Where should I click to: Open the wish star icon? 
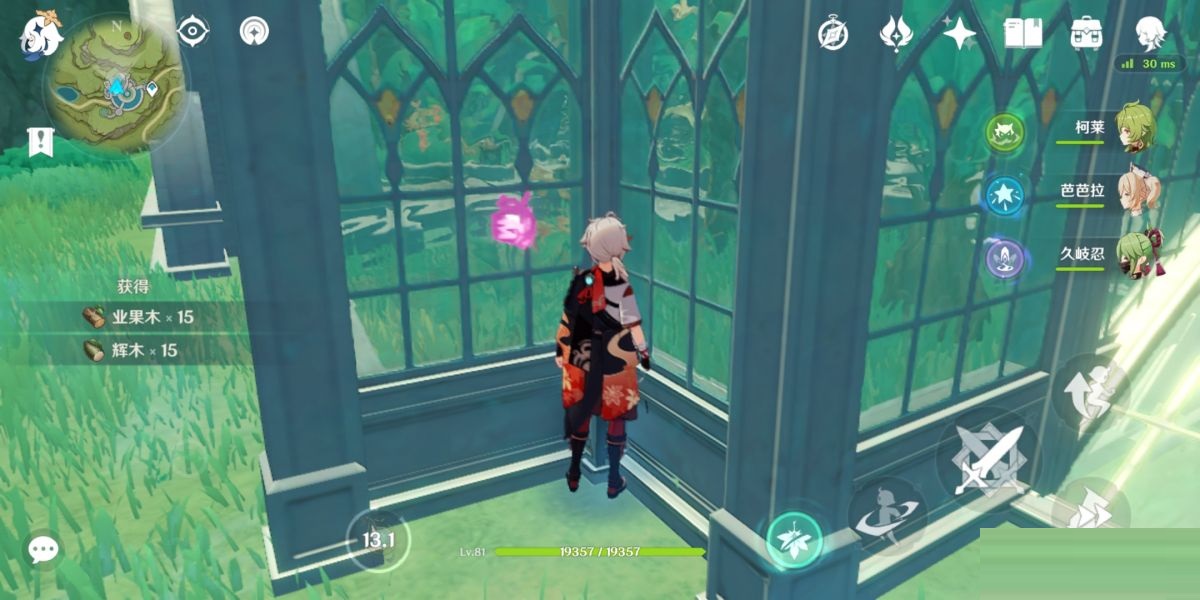pos(959,34)
